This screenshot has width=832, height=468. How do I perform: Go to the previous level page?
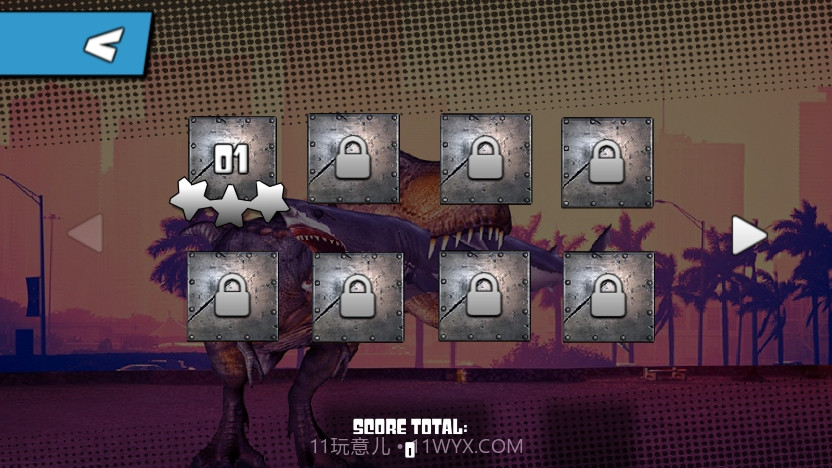coord(86,234)
